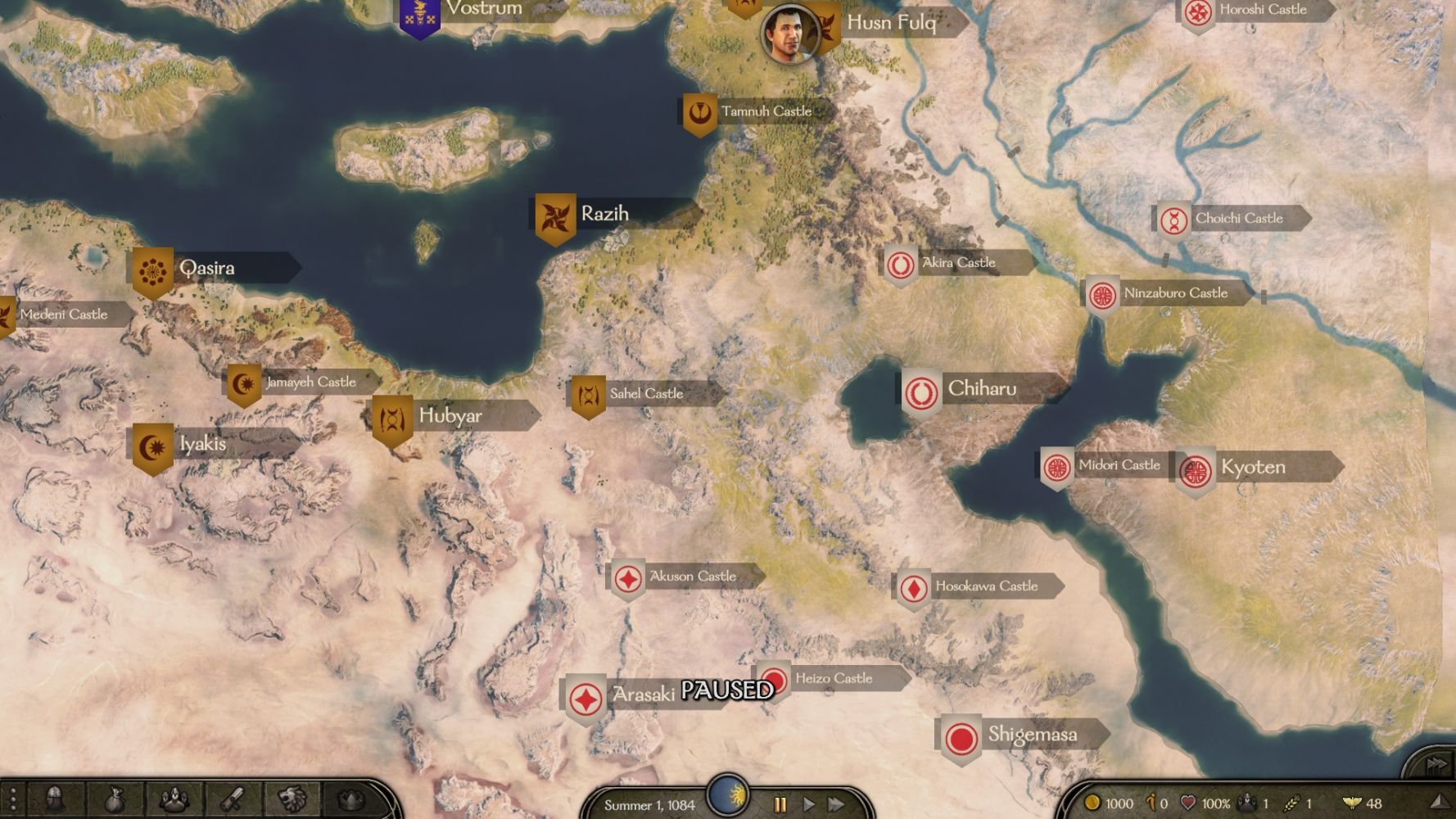Open the three-dot options menu

pyautogui.click(x=13, y=799)
